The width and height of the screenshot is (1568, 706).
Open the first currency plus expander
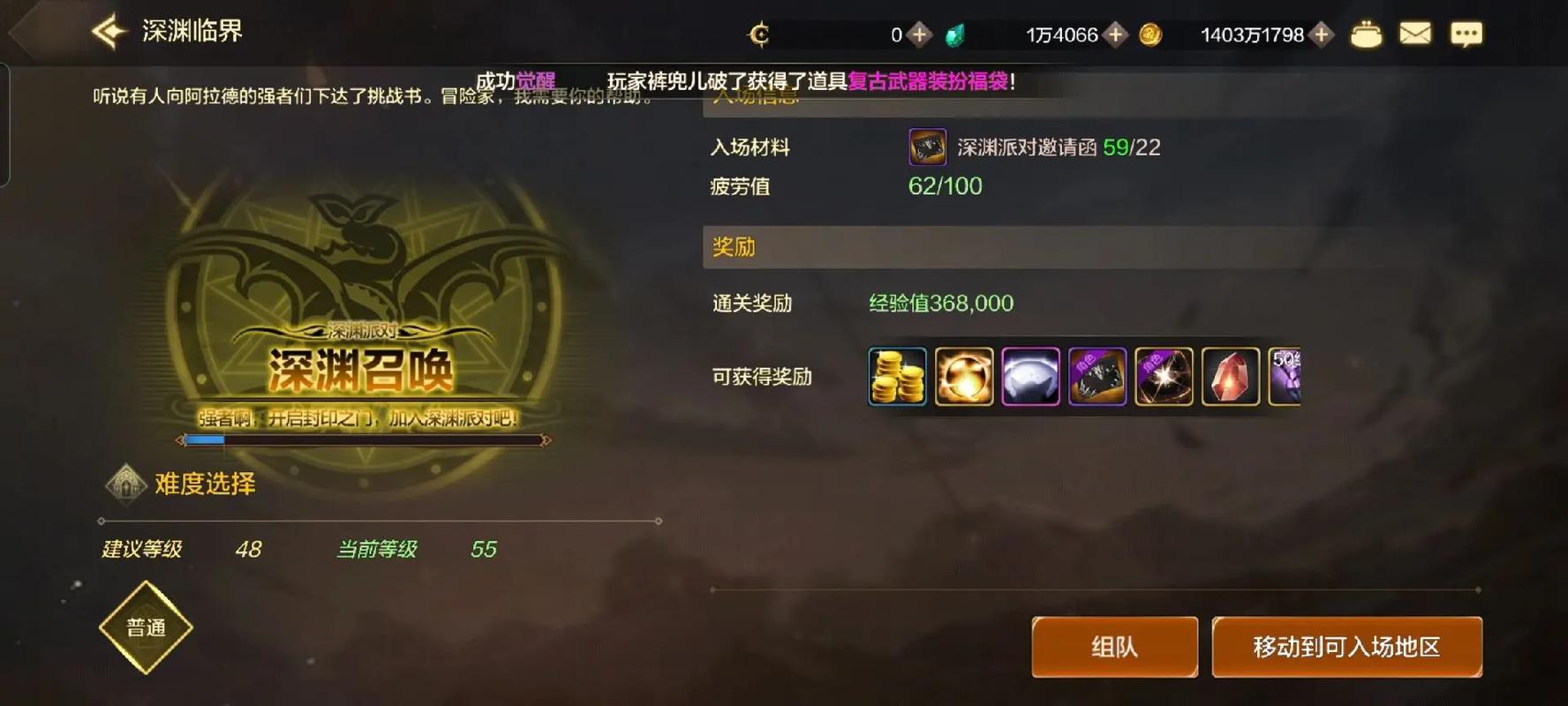[921, 35]
